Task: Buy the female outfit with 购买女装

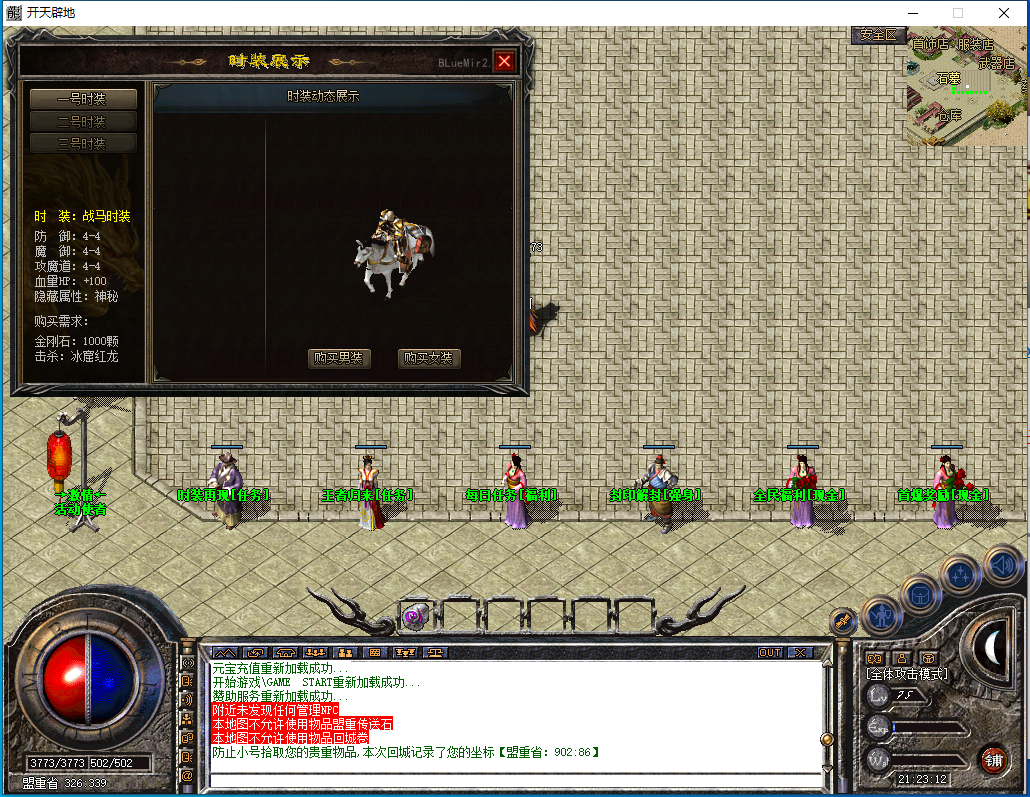Action: [x=429, y=358]
